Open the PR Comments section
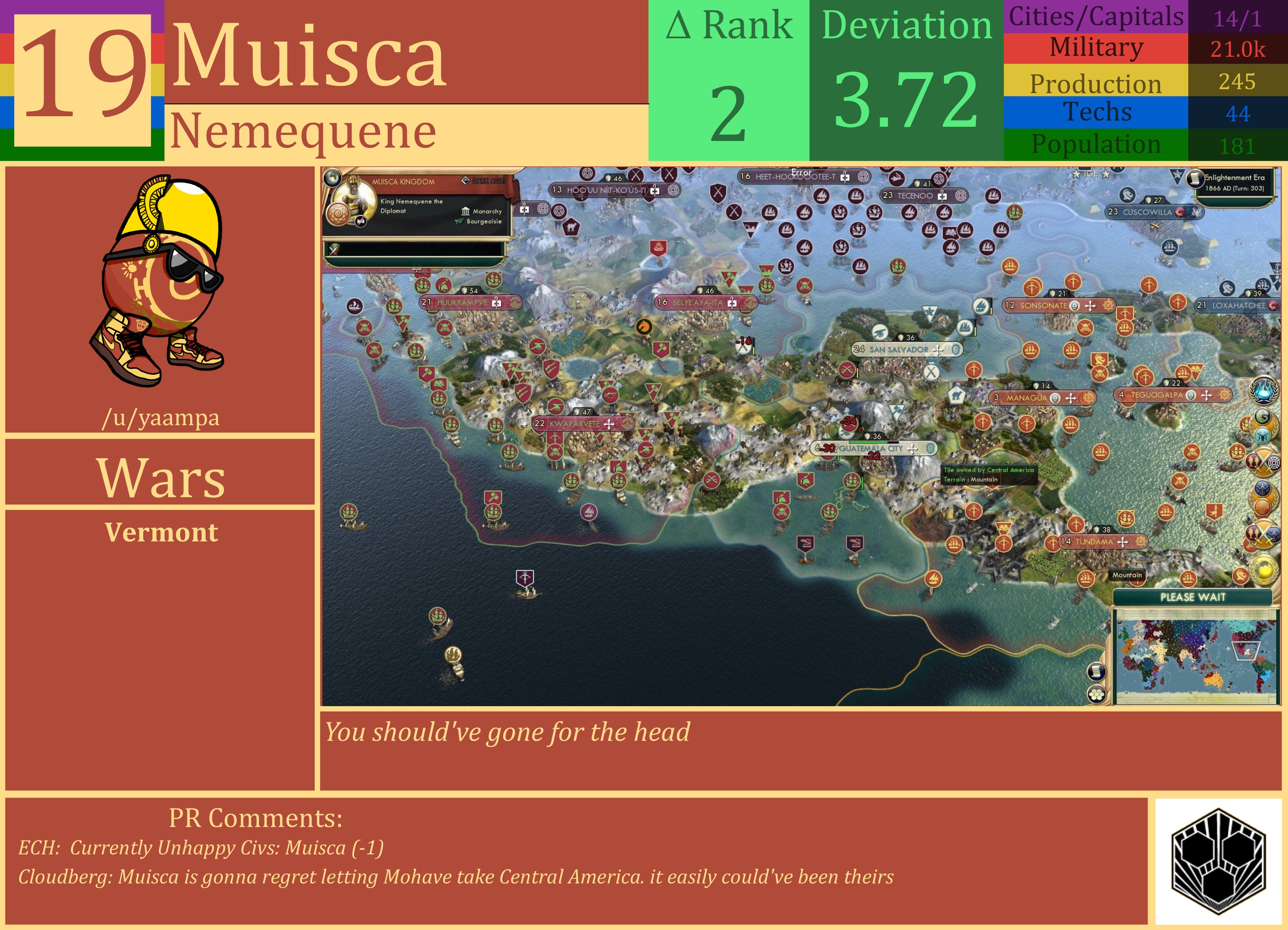 [256, 817]
